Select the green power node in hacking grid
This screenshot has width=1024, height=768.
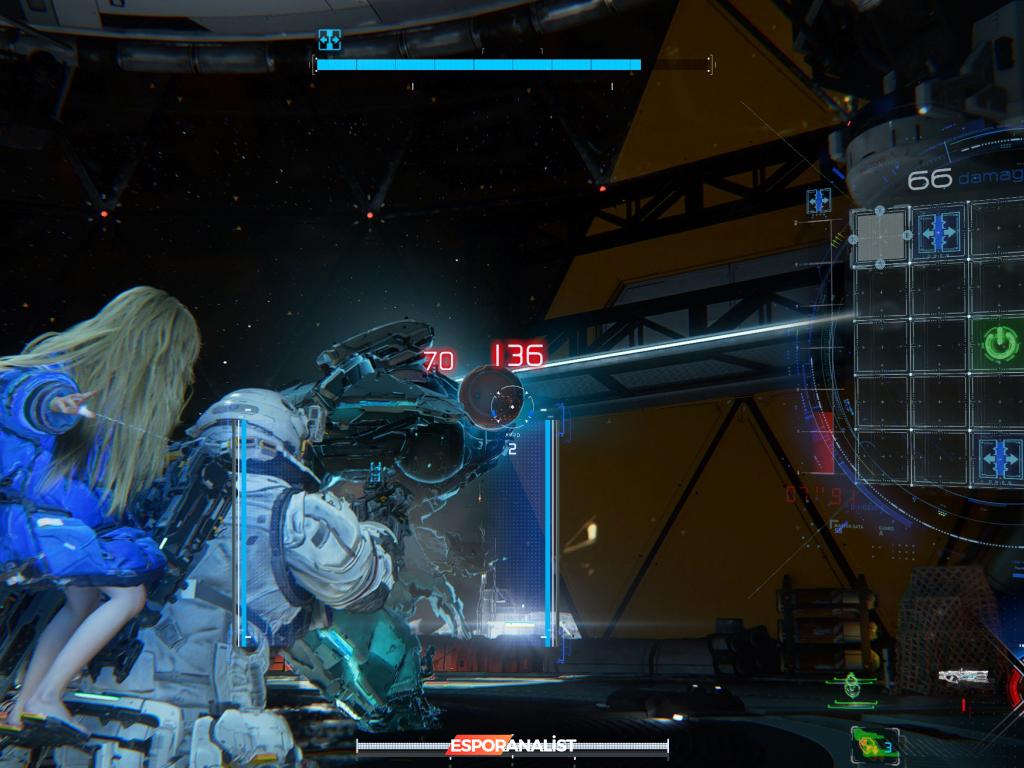997,344
